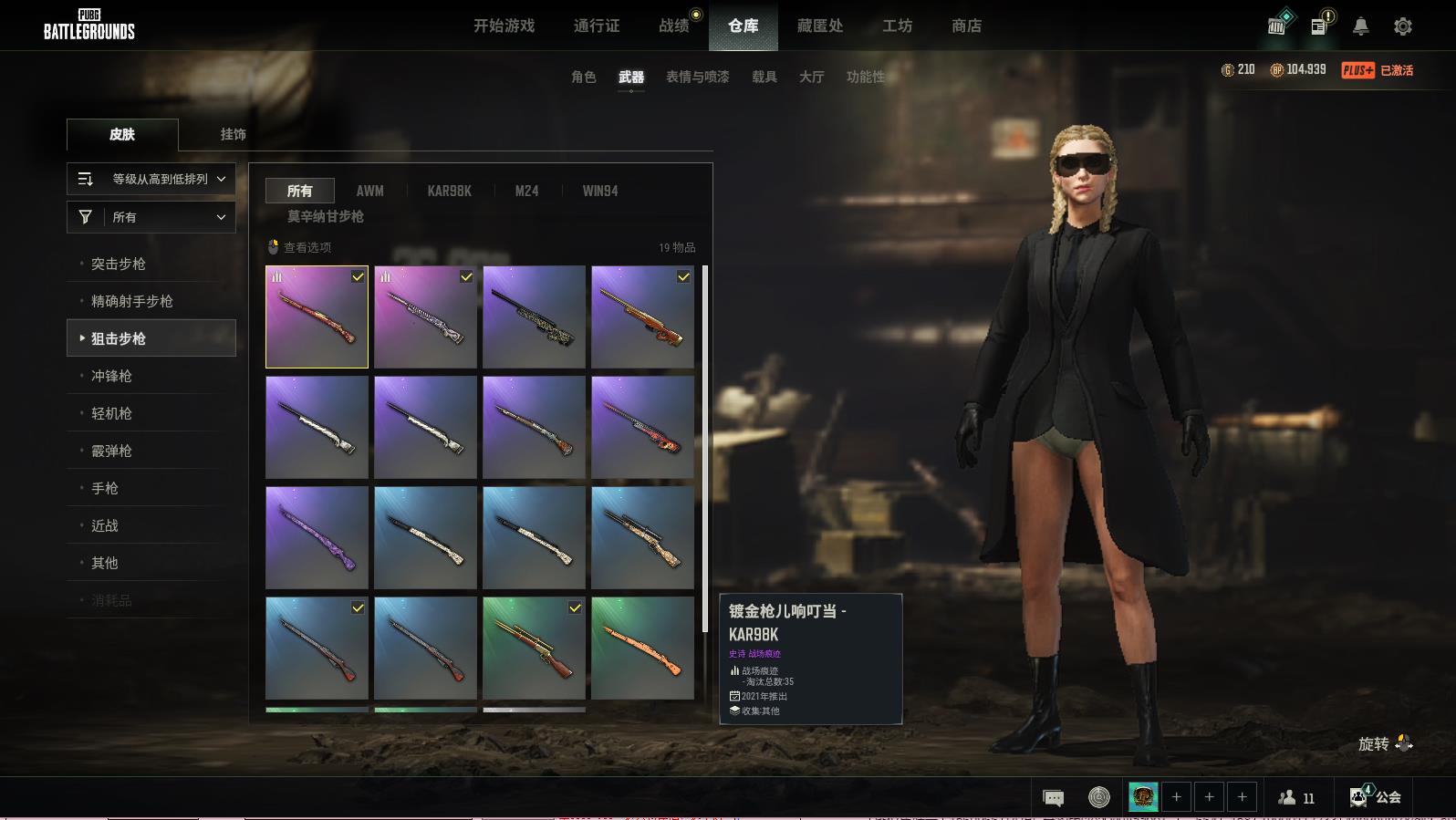Select the orange rifle skin tile
The image size is (1456, 820).
tap(642, 648)
